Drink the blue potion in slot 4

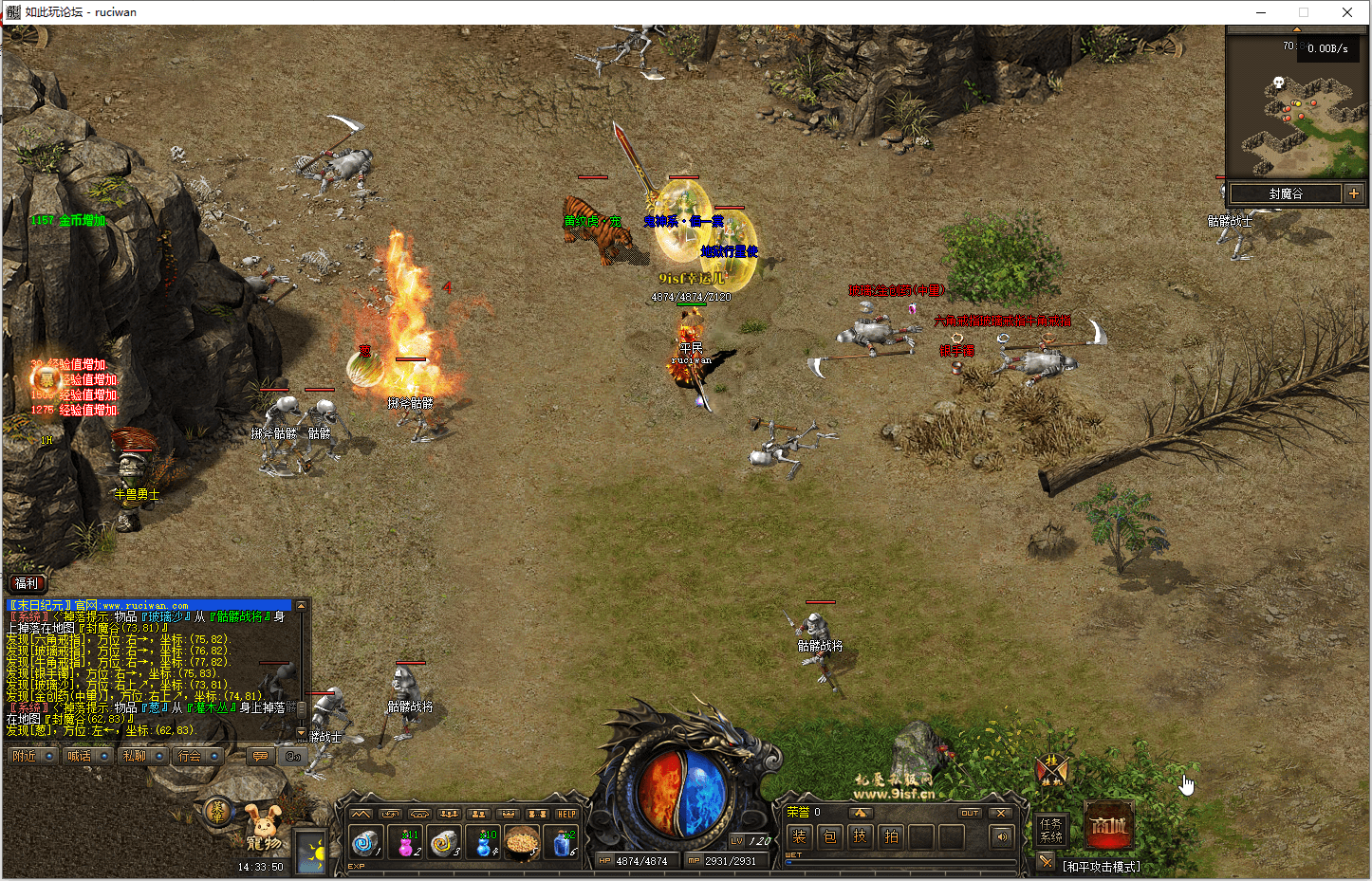pyautogui.click(x=484, y=842)
